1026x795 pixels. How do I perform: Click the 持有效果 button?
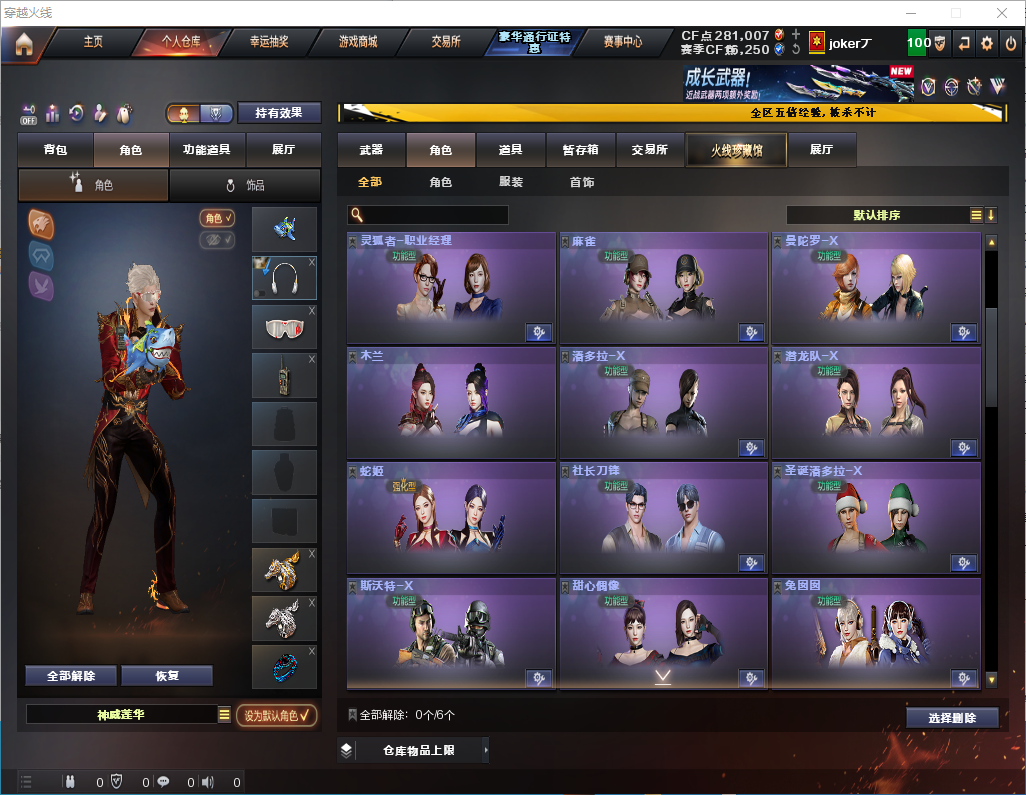pos(279,113)
